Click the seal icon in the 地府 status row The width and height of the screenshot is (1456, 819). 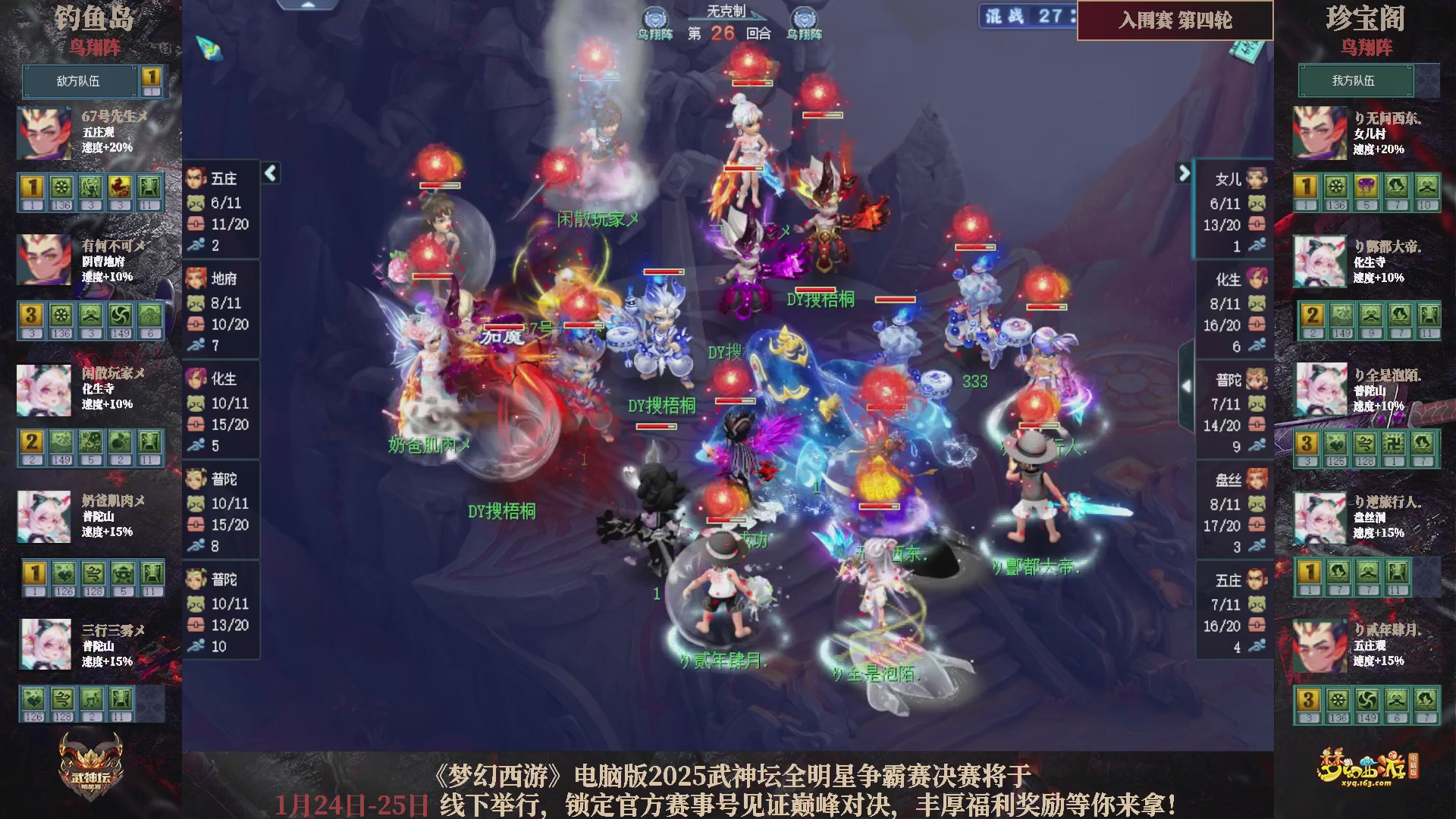click(196, 324)
